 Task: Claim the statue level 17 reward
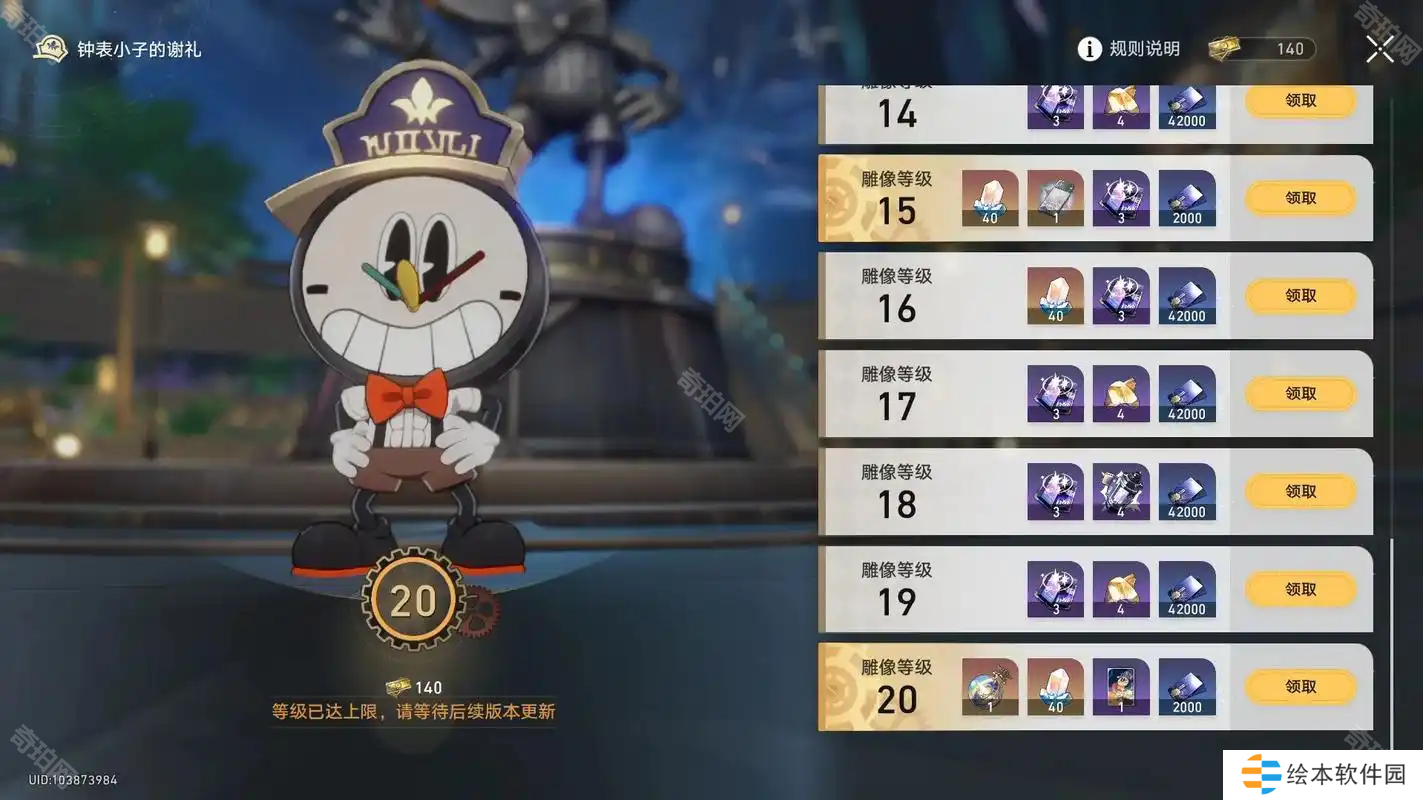1300,394
